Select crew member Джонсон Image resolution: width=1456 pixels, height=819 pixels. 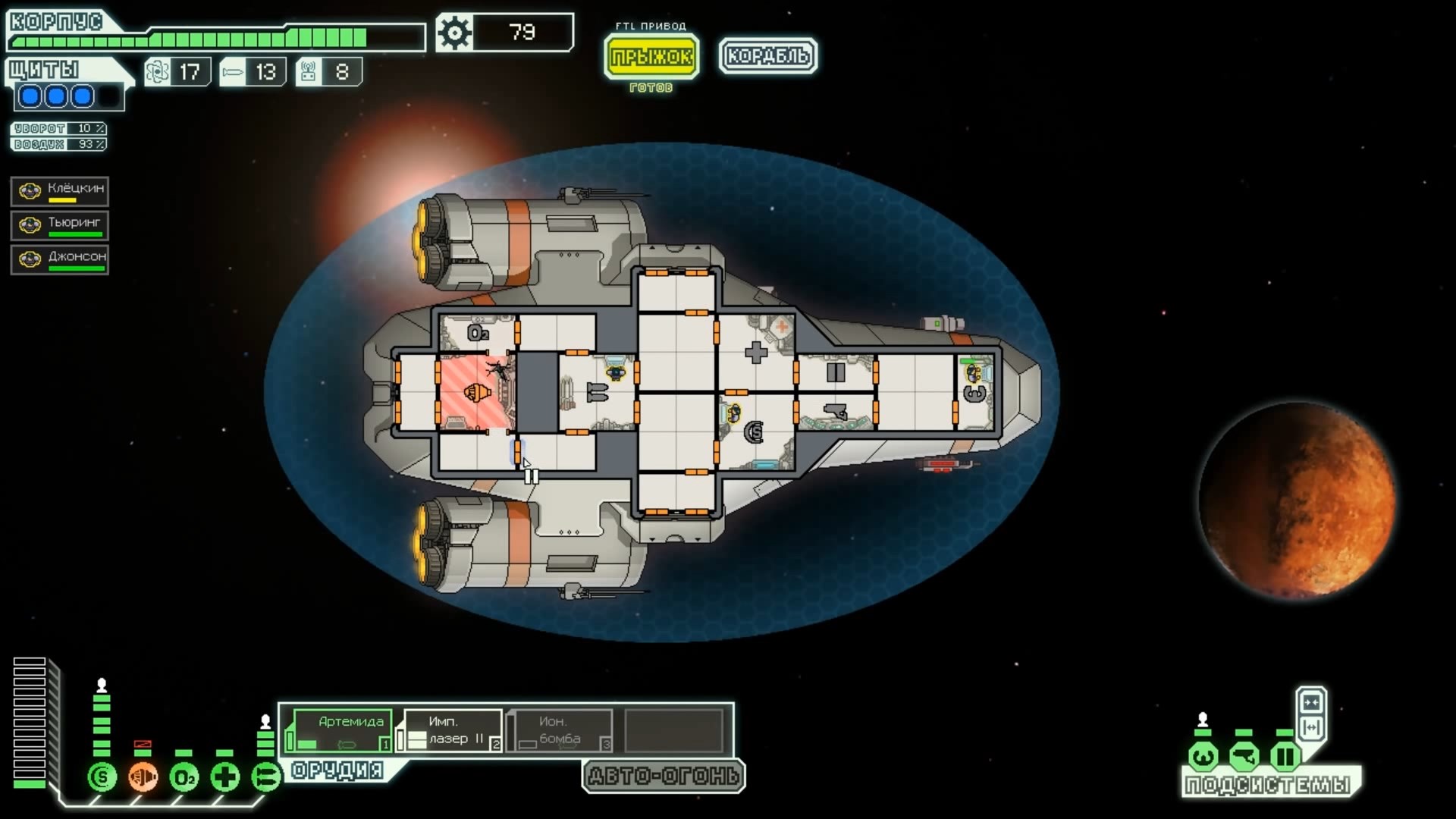(x=60, y=259)
